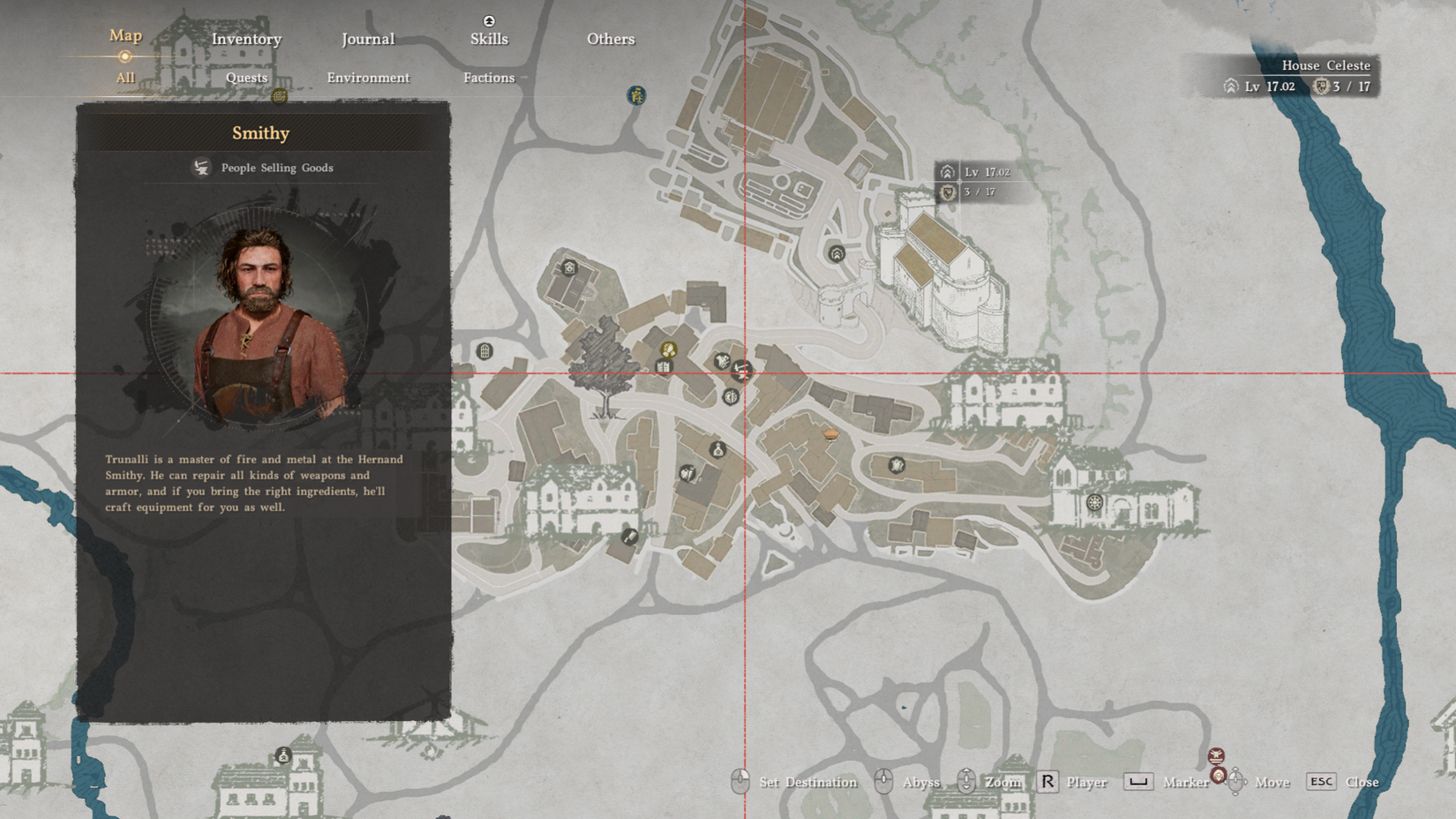Open the potion flask shop icon on map
Screen dimensions: 1456x819
(x=717, y=450)
